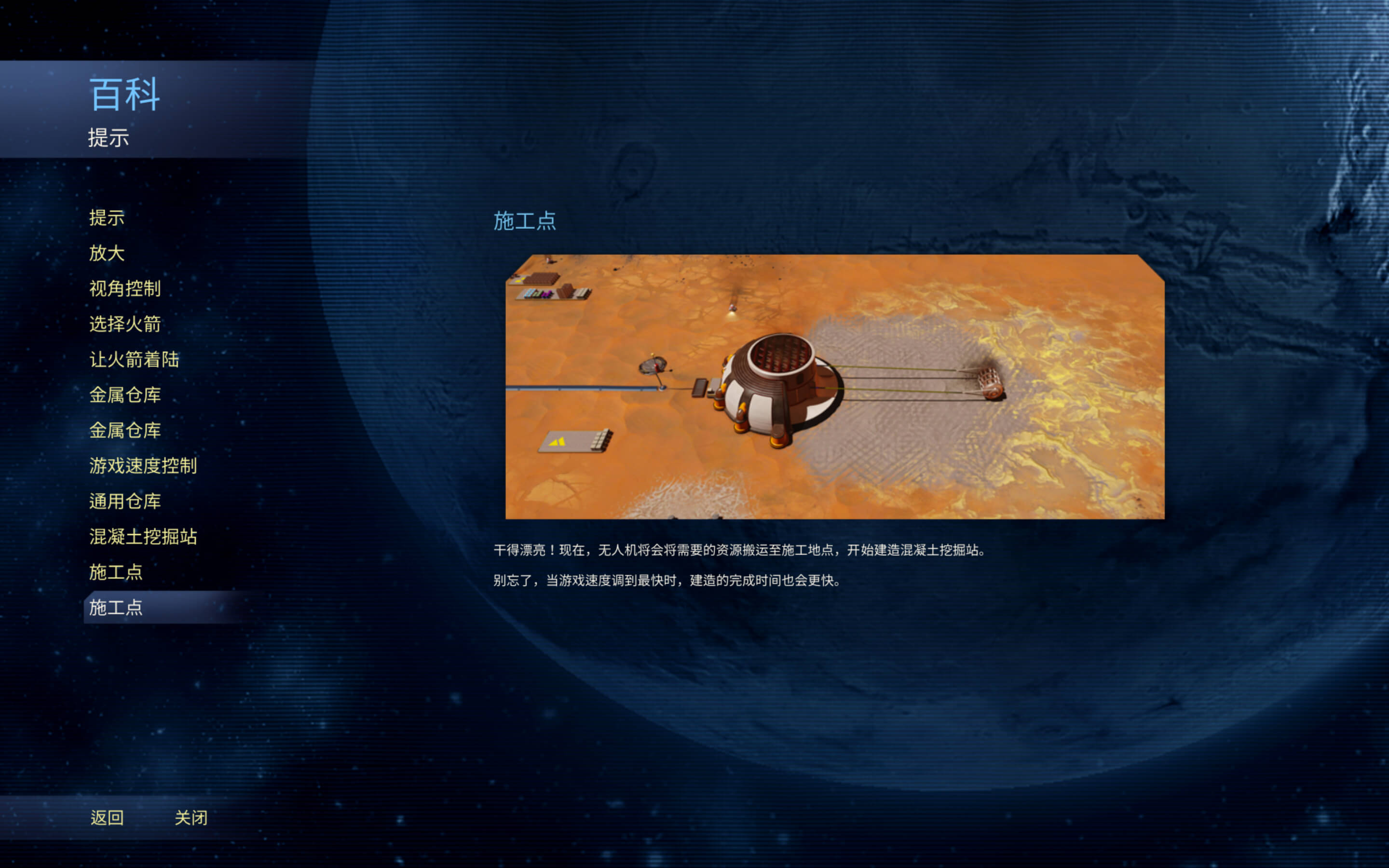The height and width of the screenshot is (868, 1389).
Task: Choose the 选择火箭 hint
Action: (124, 325)
